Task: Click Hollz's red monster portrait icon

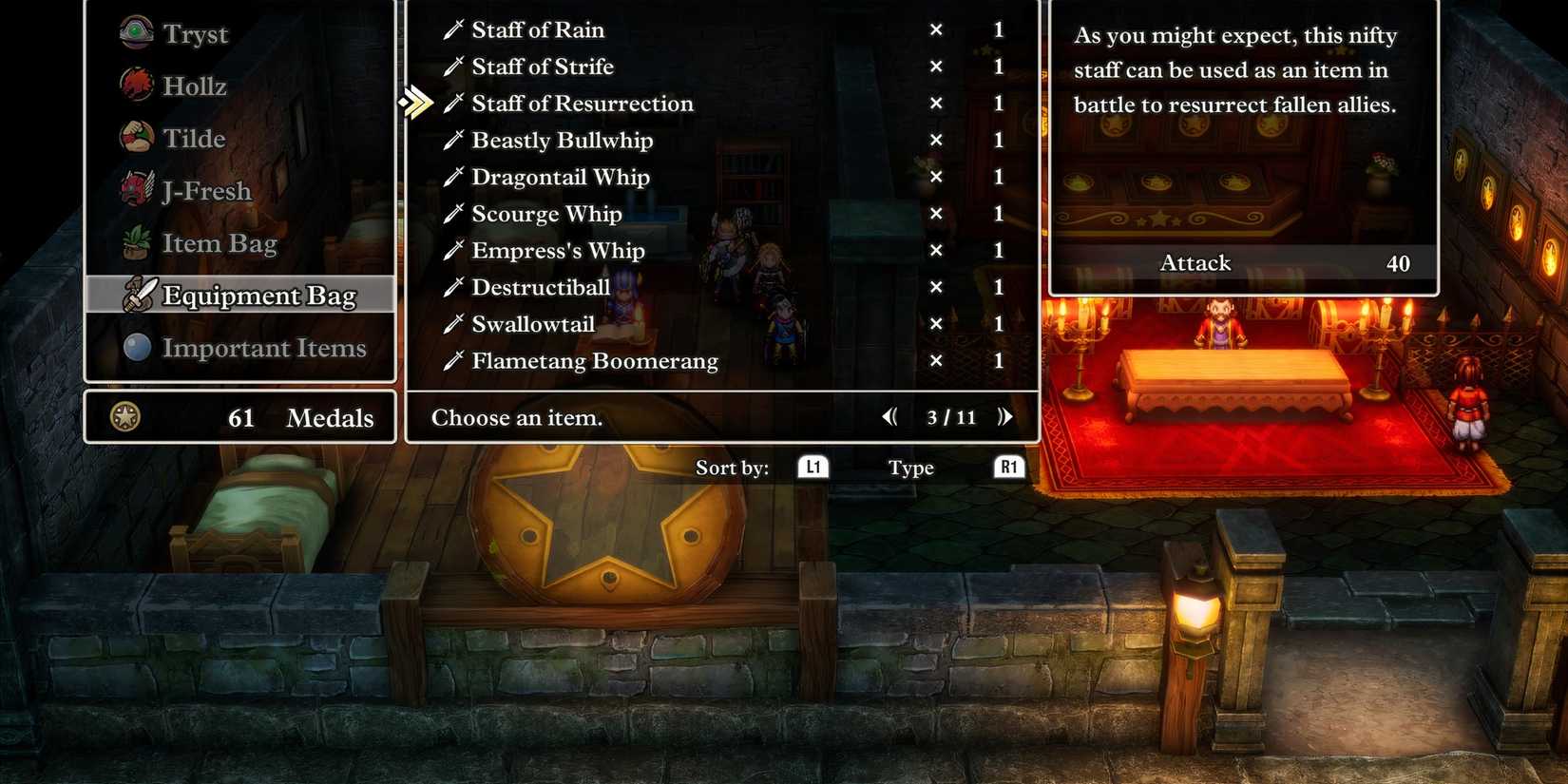Action: (137, 84)
